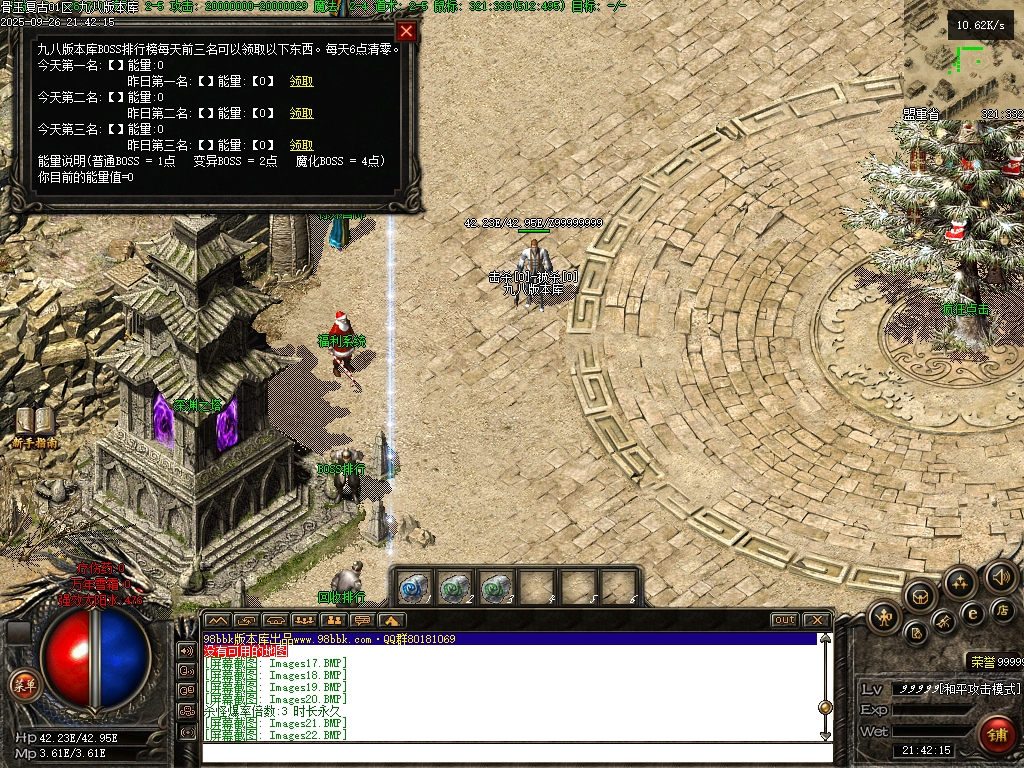Use the green scroll in hotbar slot 3

point(495,587)
